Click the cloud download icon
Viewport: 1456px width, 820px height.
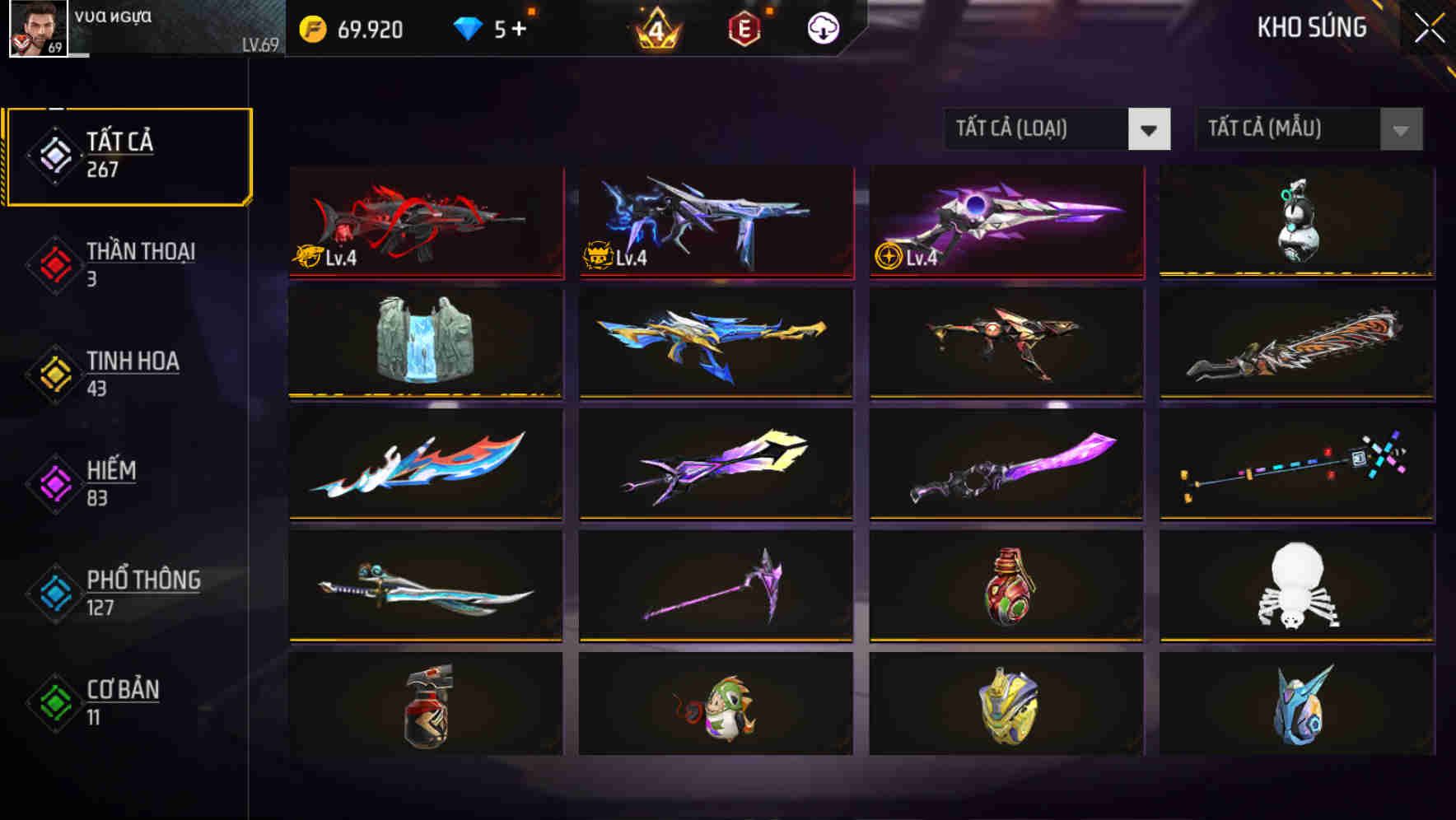click(824, 28)
